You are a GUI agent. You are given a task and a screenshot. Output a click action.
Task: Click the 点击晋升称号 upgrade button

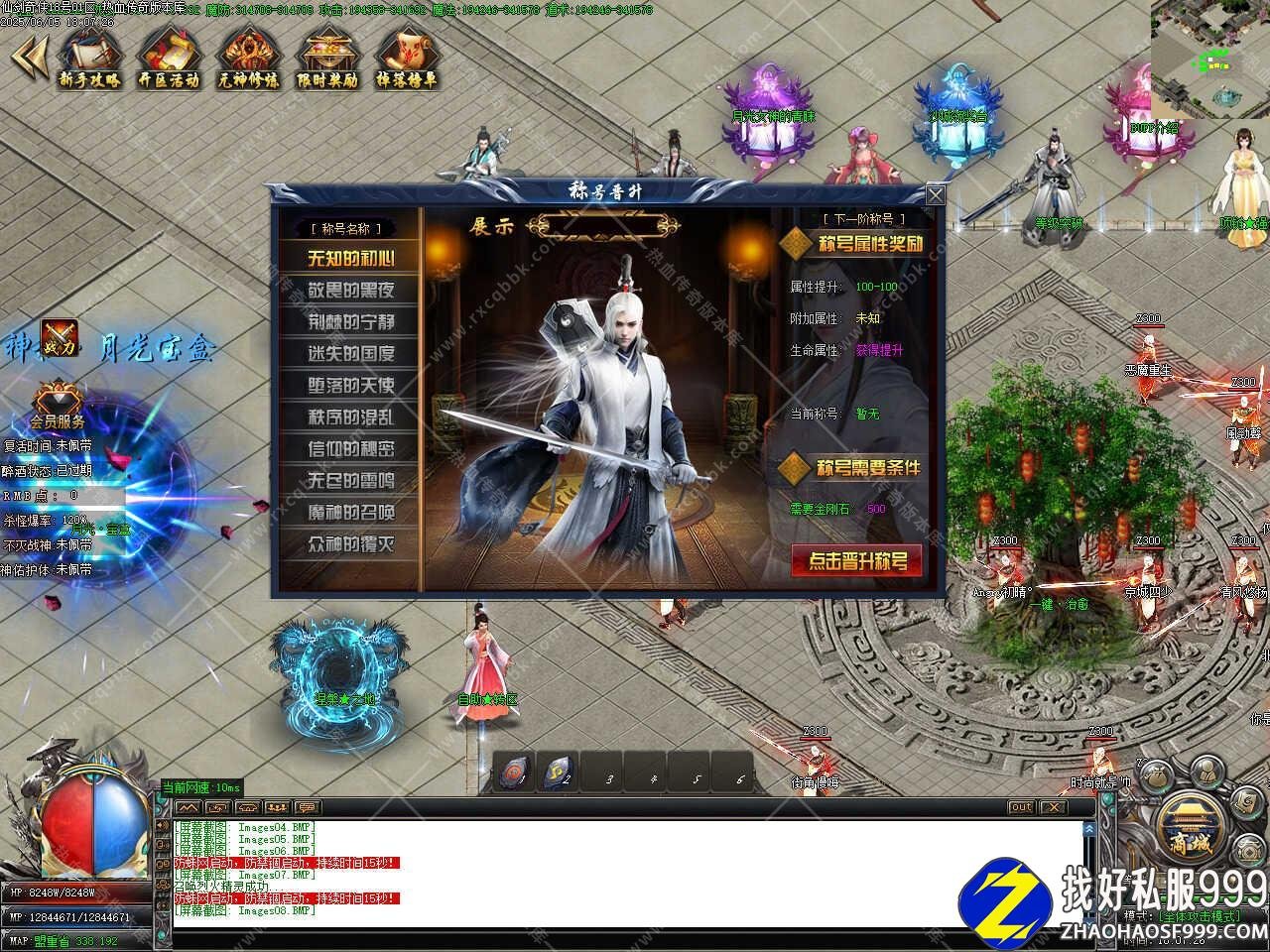857,561
